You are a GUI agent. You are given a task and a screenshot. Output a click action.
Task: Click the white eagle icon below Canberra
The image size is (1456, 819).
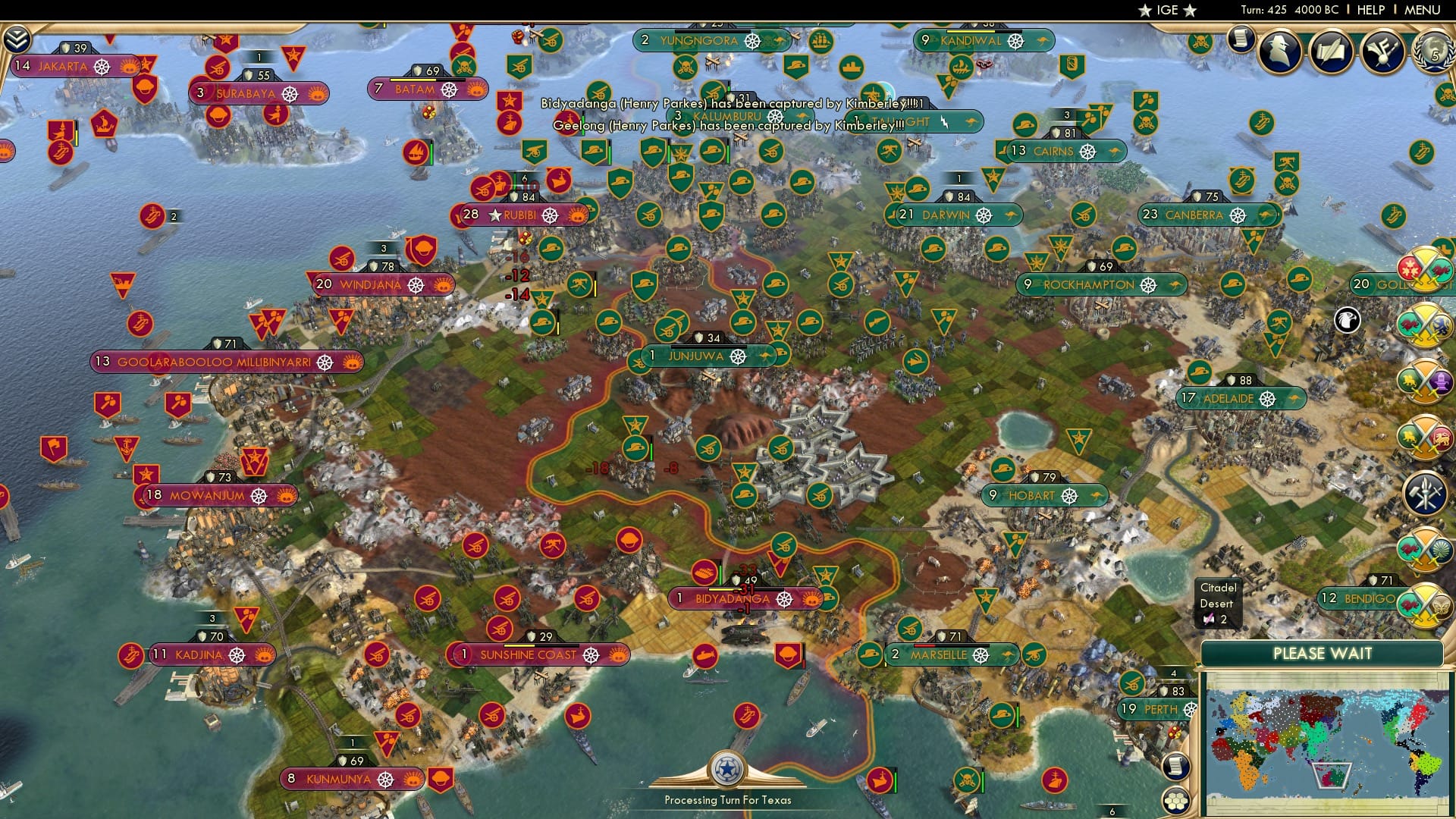click(x=1346, y=321)
